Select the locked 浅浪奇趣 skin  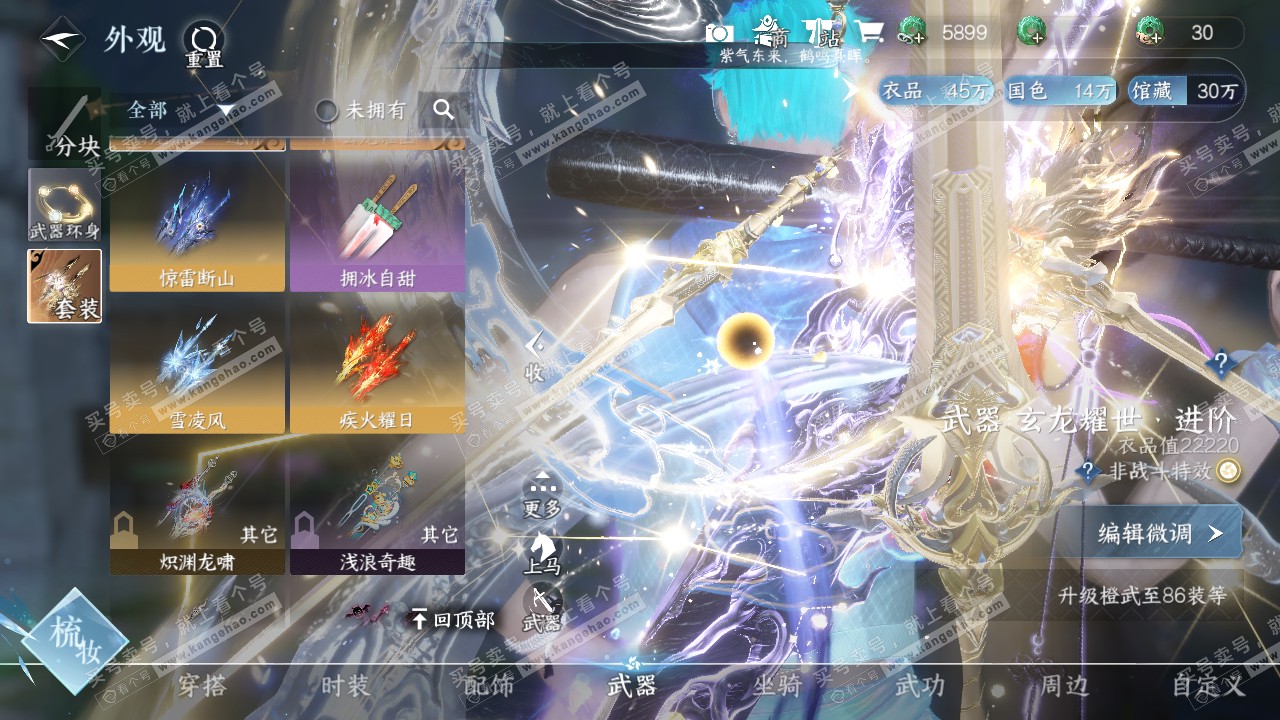(x=377, y=515)
